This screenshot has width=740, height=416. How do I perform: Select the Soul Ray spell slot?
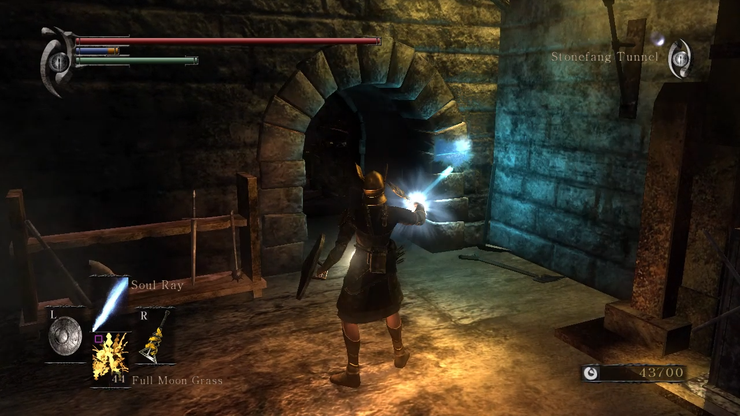coord(109,304)
